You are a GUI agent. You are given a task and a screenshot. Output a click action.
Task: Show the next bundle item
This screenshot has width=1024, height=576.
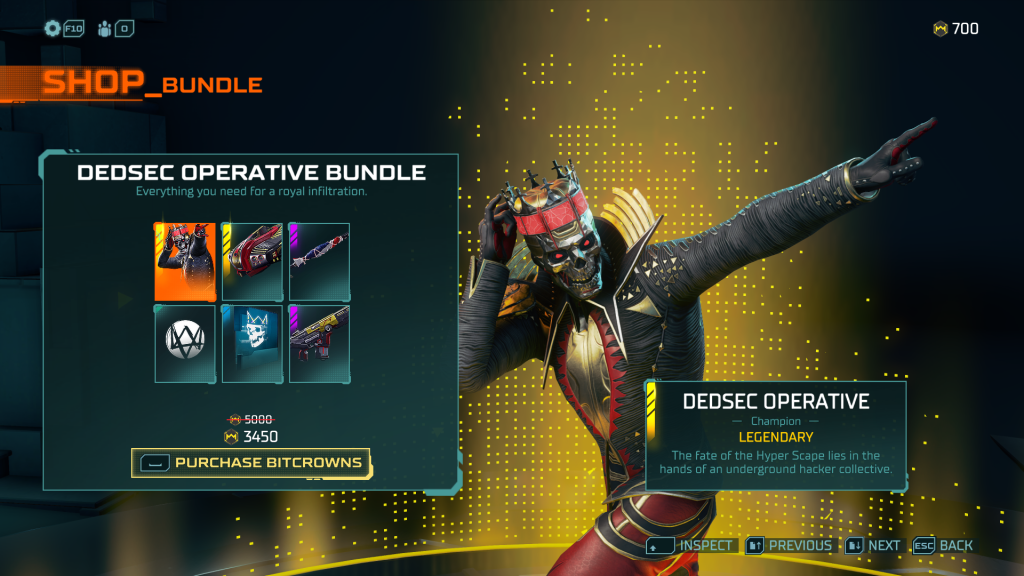(x=873, y=546)
